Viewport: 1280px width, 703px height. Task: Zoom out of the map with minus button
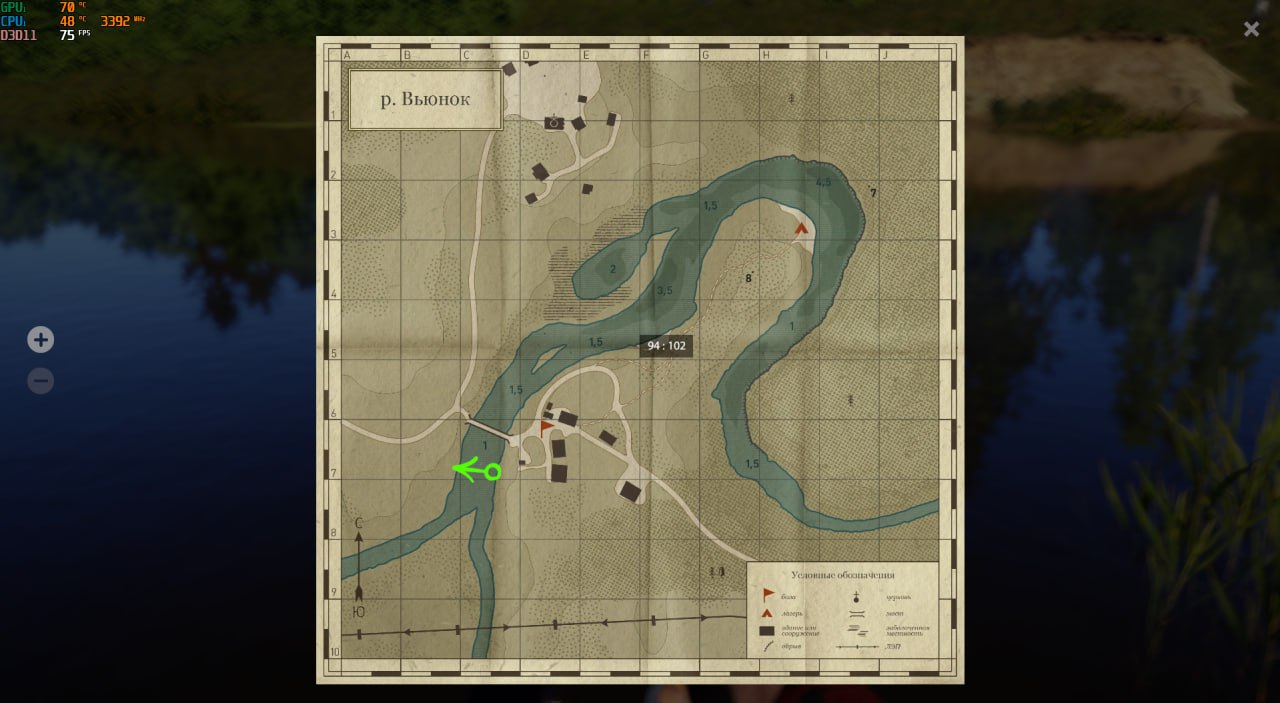point(40,381)
